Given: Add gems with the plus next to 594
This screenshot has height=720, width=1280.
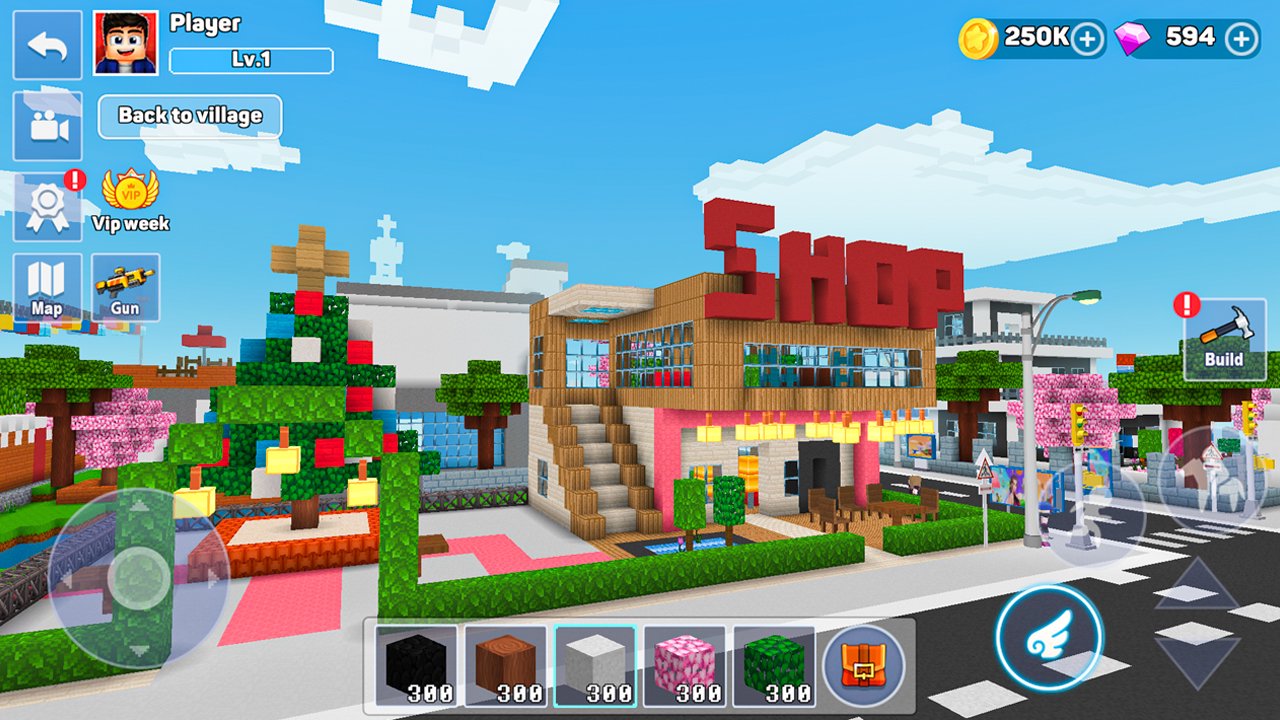Looking at the screenshot, I should (1242, 37).
